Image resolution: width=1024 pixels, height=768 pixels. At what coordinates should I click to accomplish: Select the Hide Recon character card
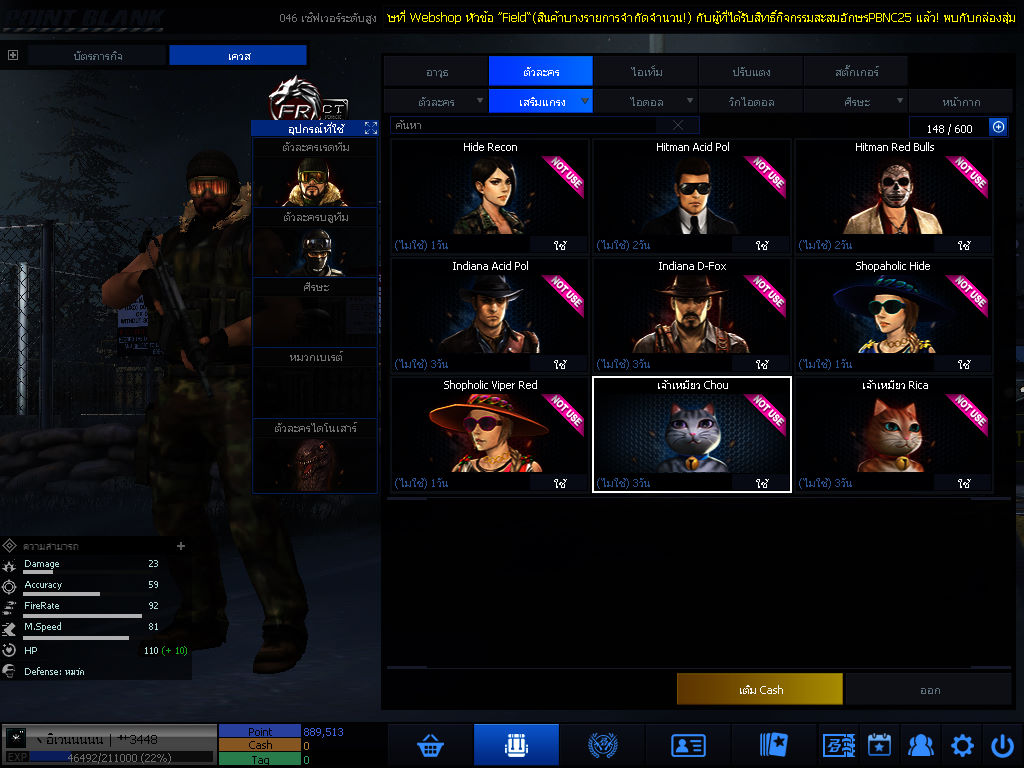(489, 196)
